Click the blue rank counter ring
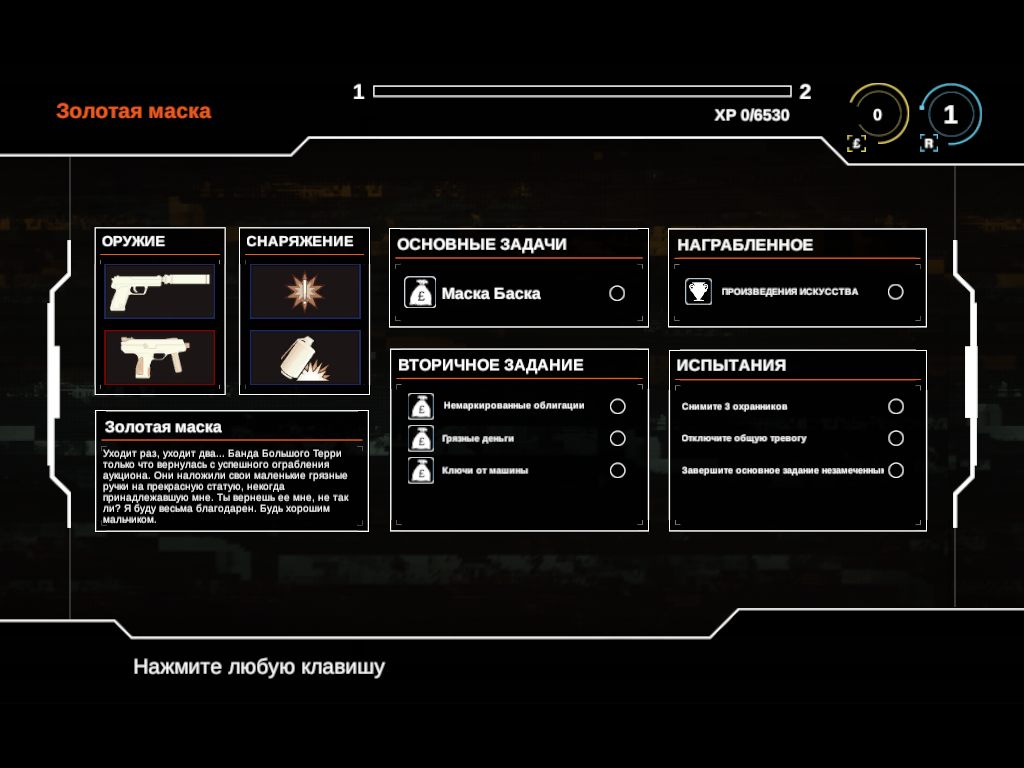Image resolution: width=1024 pixels, height=768 pixels. pyautogui.click(x=950, y=115)
